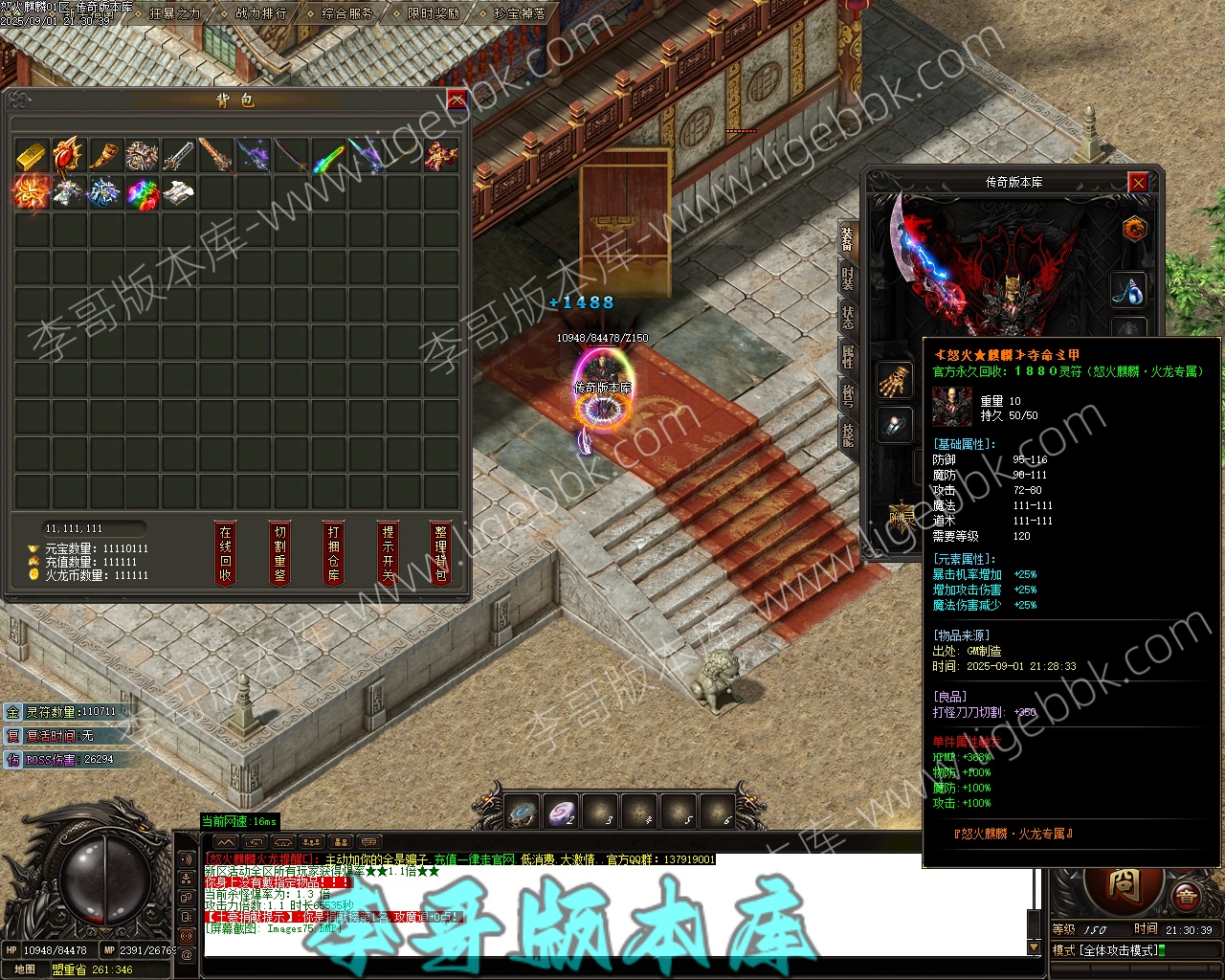Switch to the 技能 skills tab
This screenshot has width=1225, height=980.
(x=848, y=434)
